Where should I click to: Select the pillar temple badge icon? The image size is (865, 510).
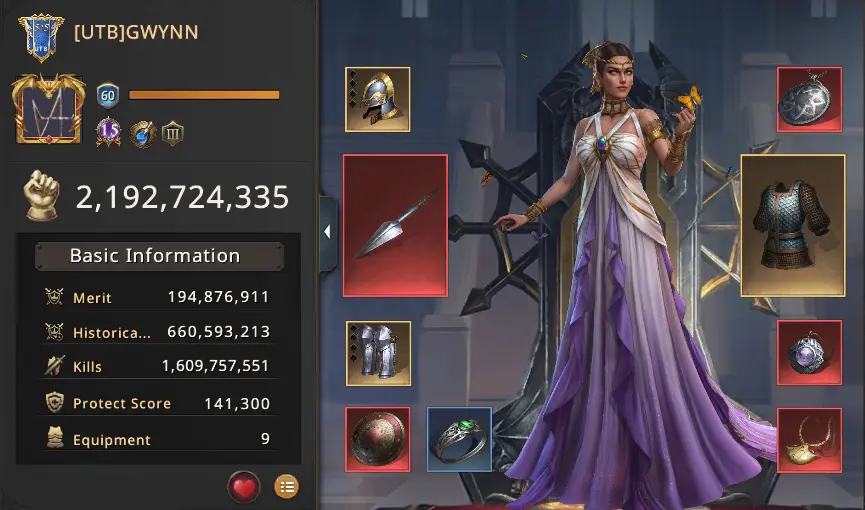pyautogui.click(x=173, y=133)
